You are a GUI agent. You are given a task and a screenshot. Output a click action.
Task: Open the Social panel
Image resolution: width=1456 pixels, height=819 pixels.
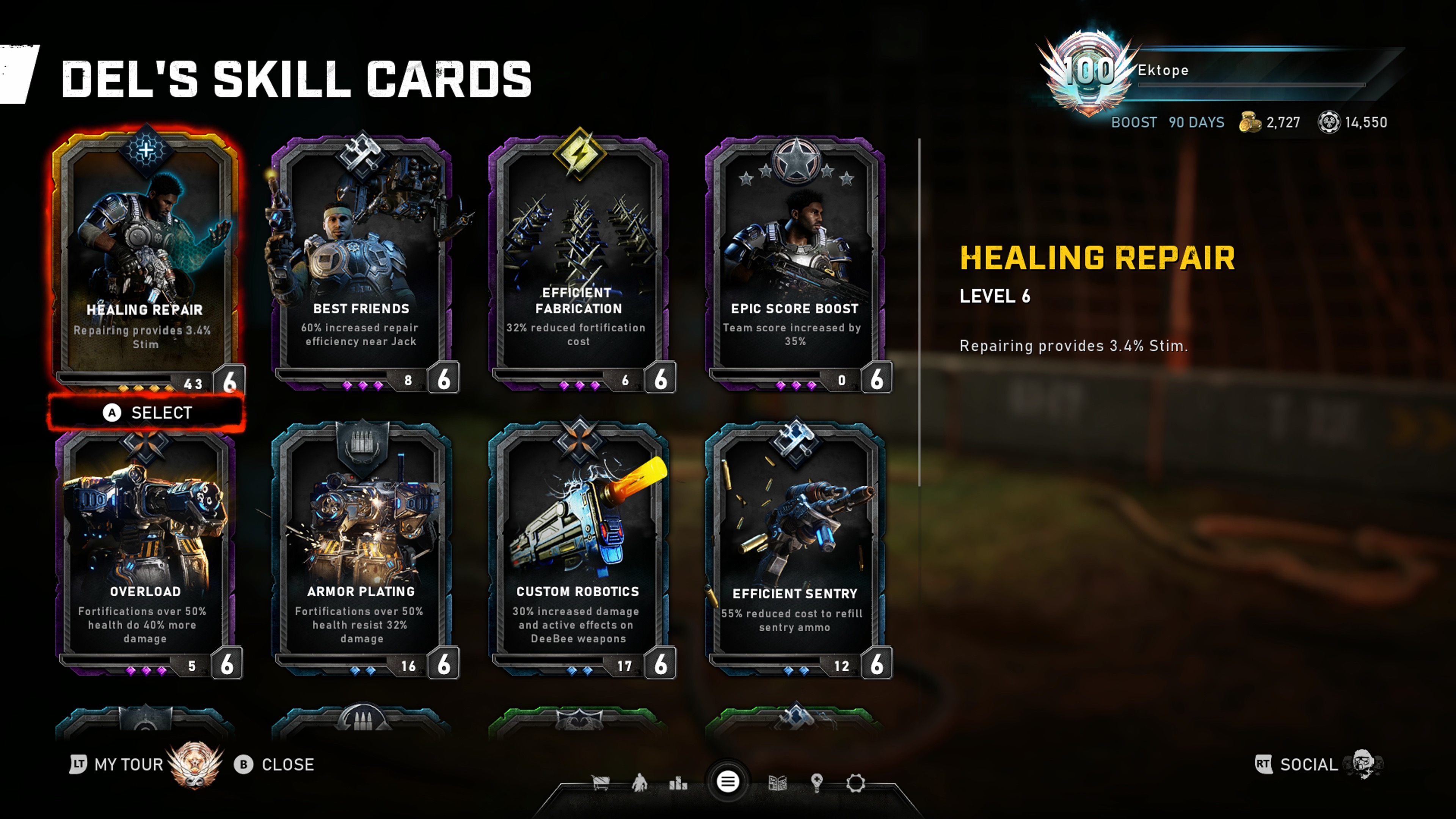(1308, 765)
